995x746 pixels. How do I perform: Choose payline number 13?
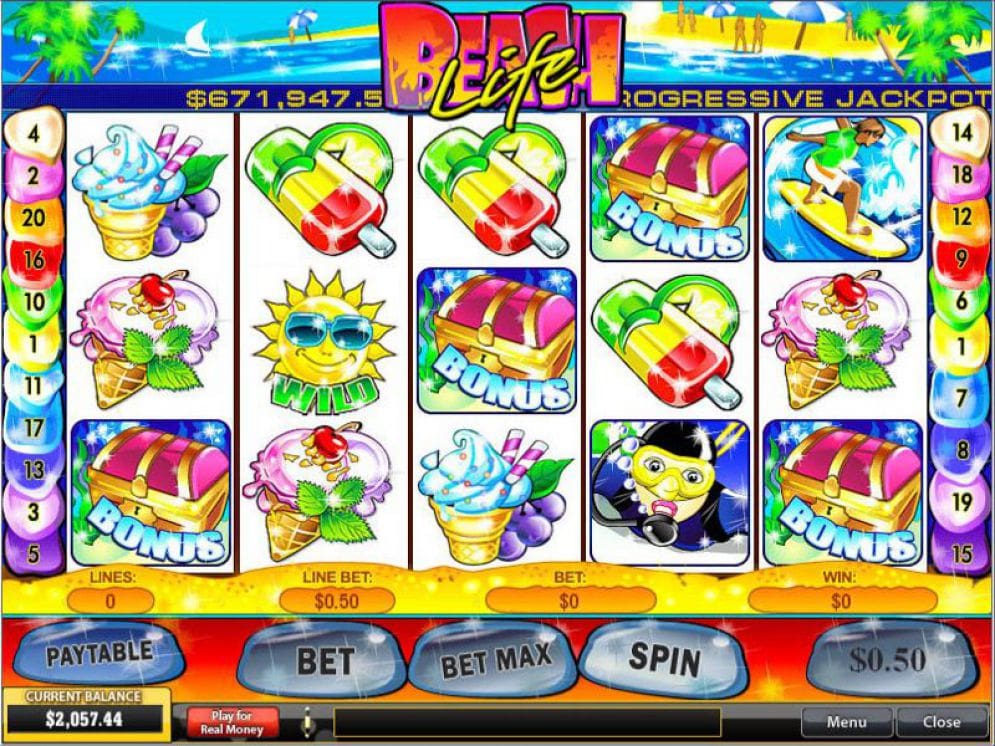(33, 469)
